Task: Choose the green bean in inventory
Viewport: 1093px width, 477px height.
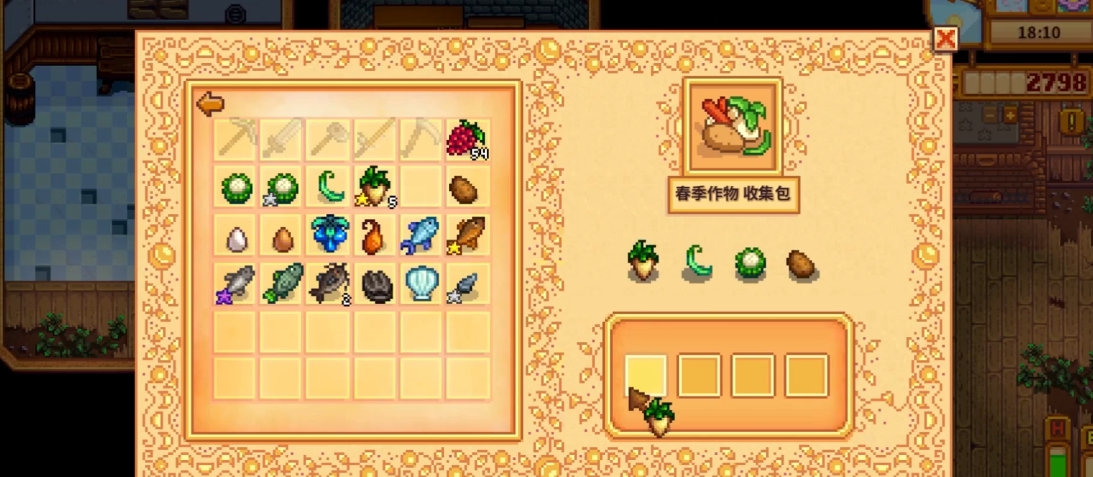Action: click(x=329, y=187)
